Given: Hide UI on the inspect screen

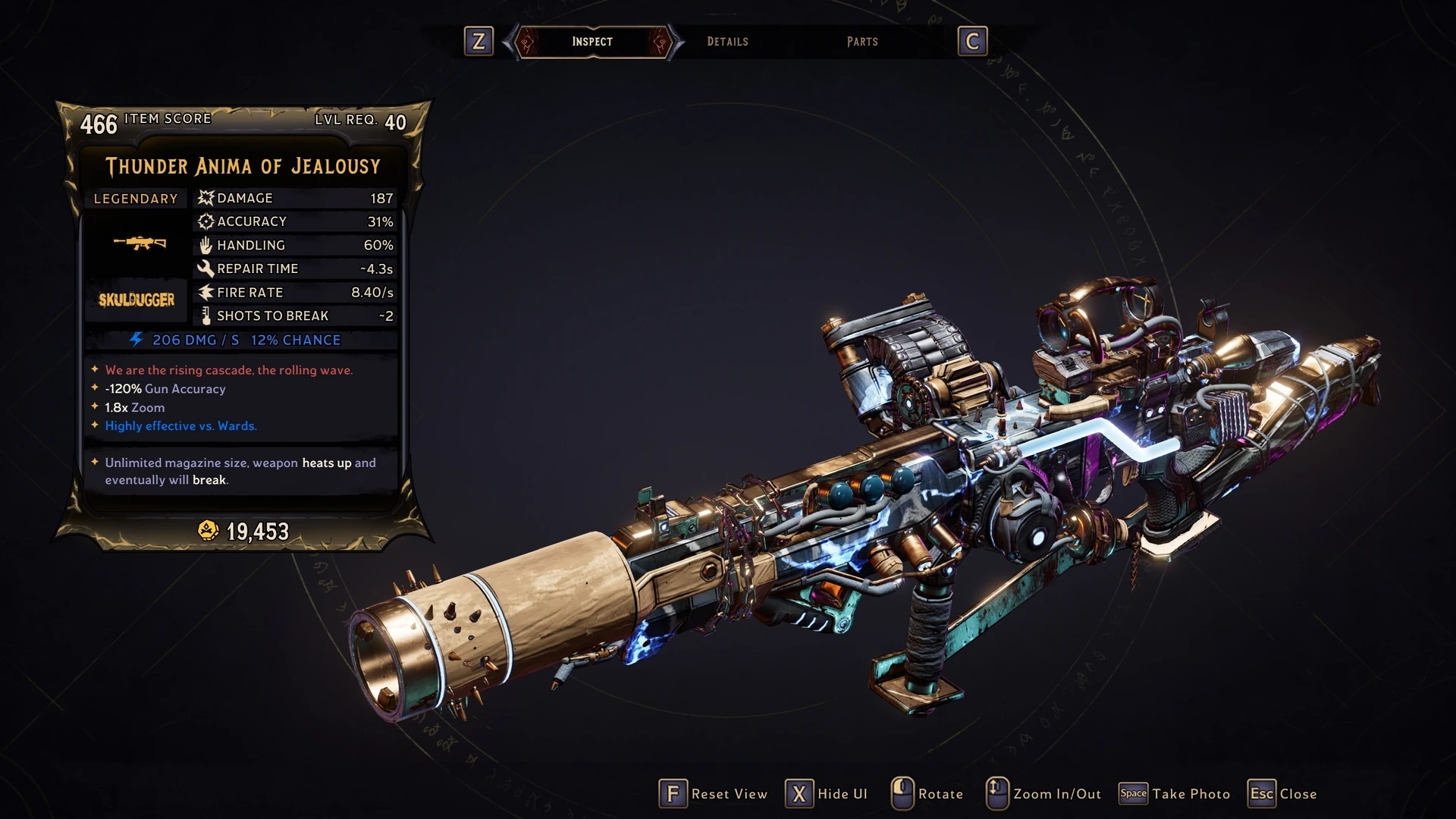Looking at the screenshot, I should click(827, 794).
